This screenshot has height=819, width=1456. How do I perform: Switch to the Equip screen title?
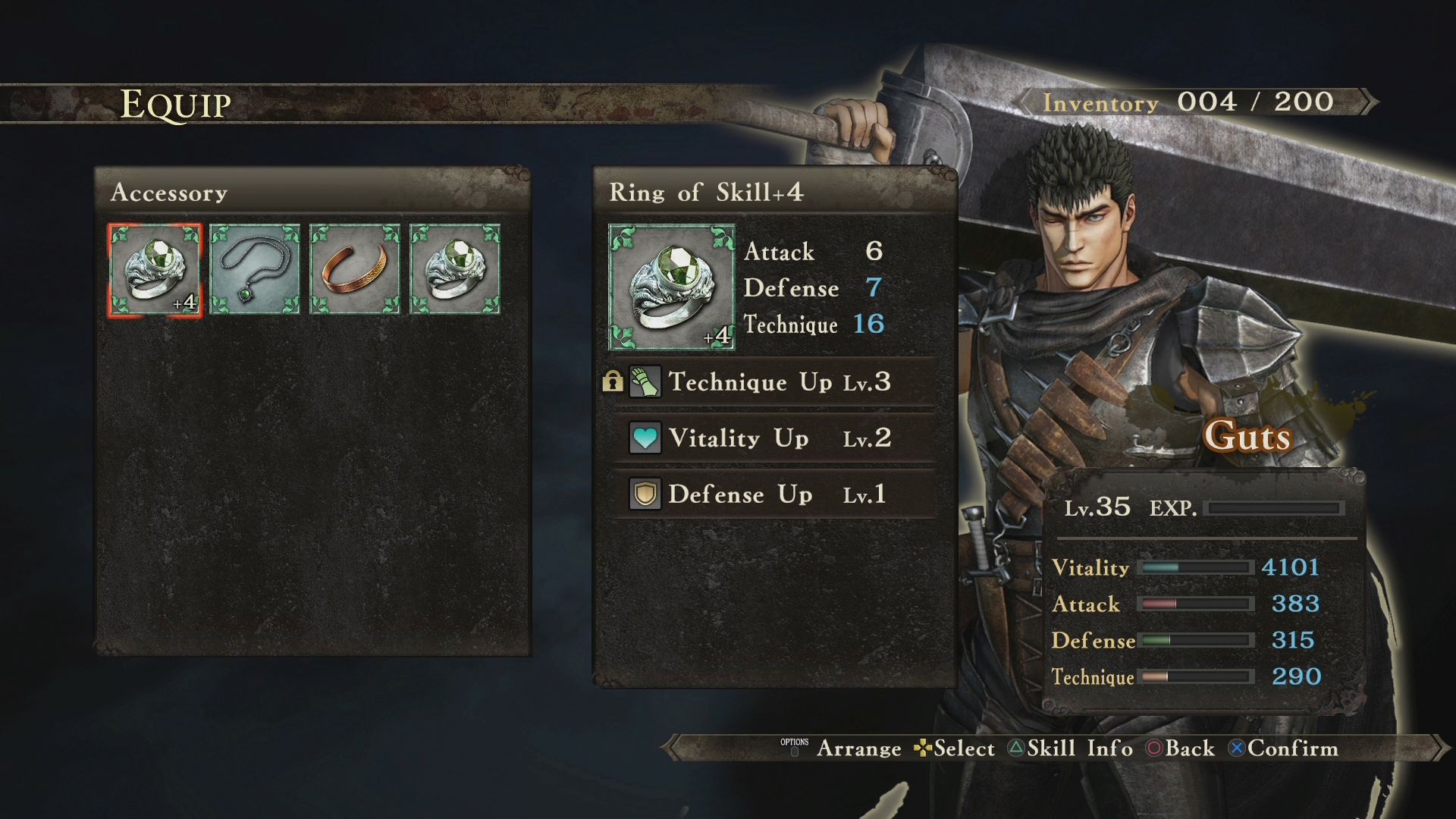coord(175,104)
